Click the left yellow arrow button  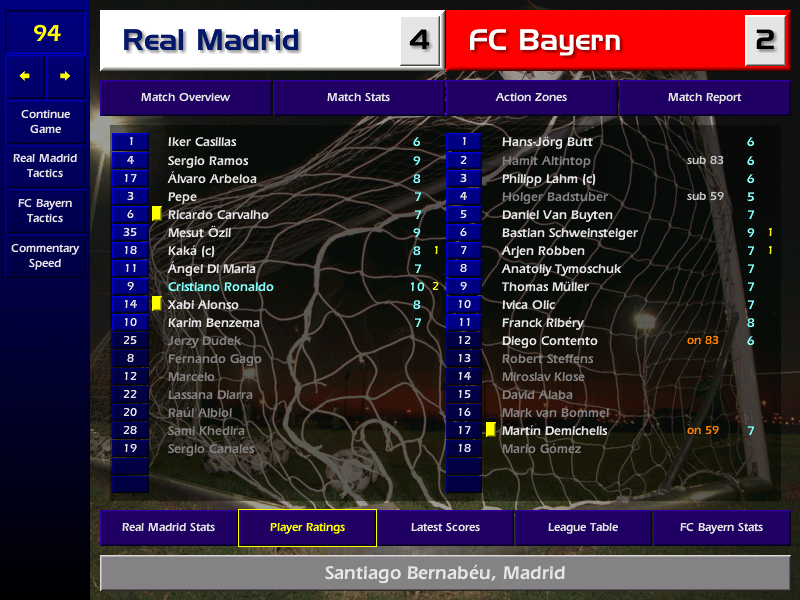pos(25,76)
